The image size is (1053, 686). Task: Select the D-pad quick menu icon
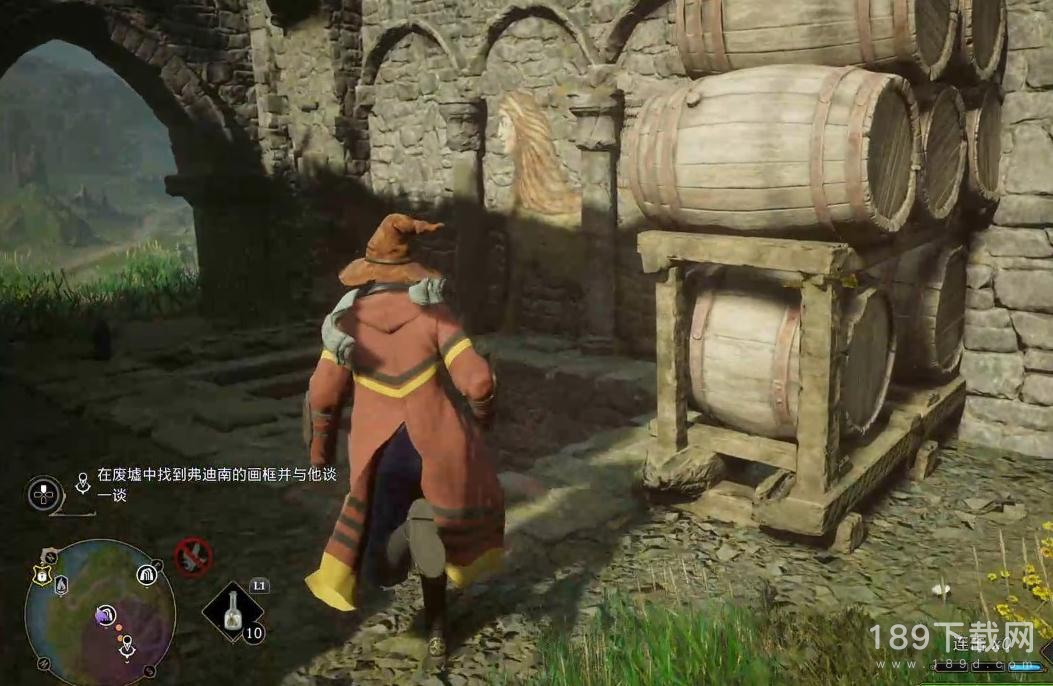coord(44,493)
